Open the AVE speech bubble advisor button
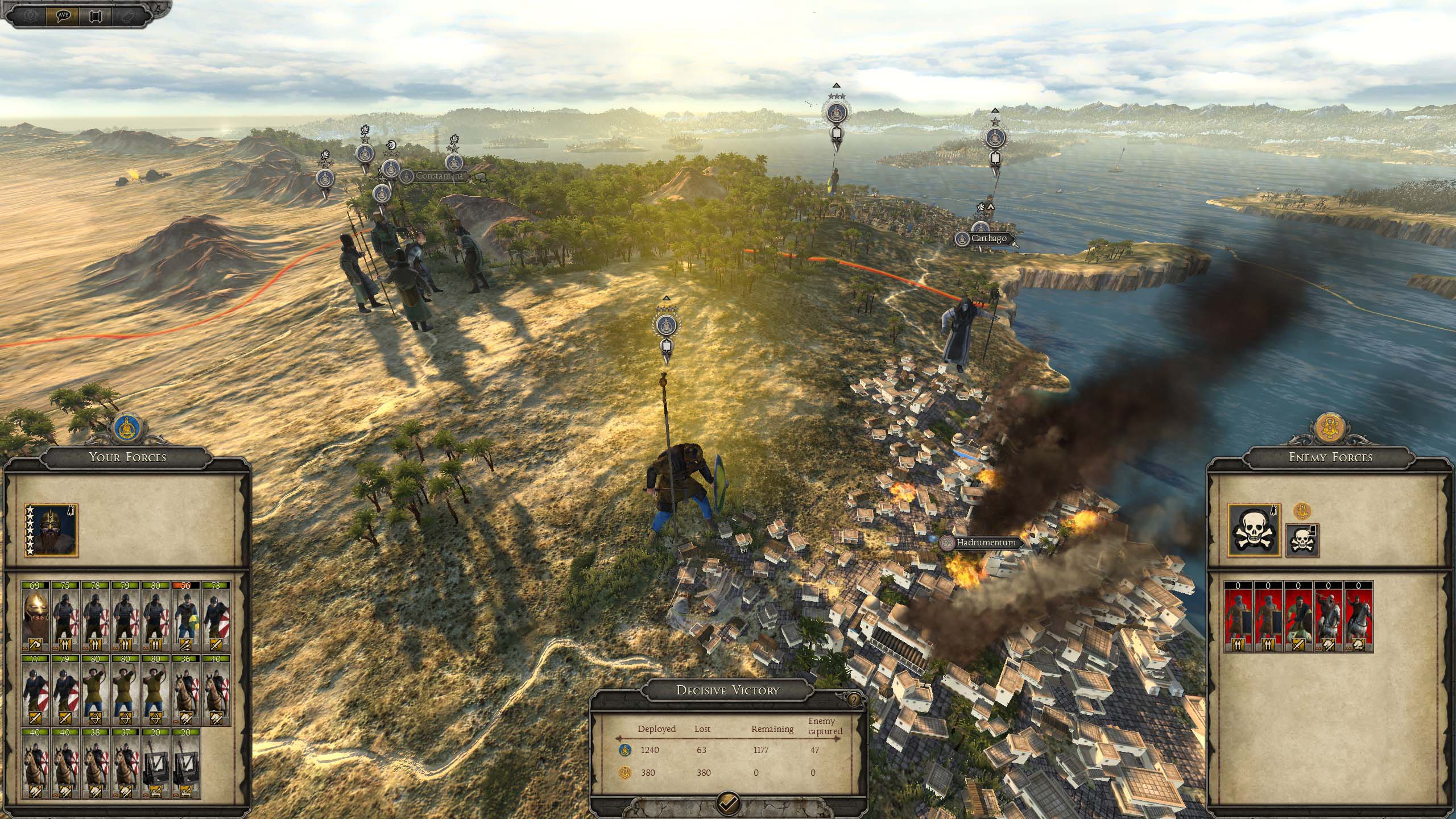Screen dimensions: 1456x819 [x=63, y=15]
